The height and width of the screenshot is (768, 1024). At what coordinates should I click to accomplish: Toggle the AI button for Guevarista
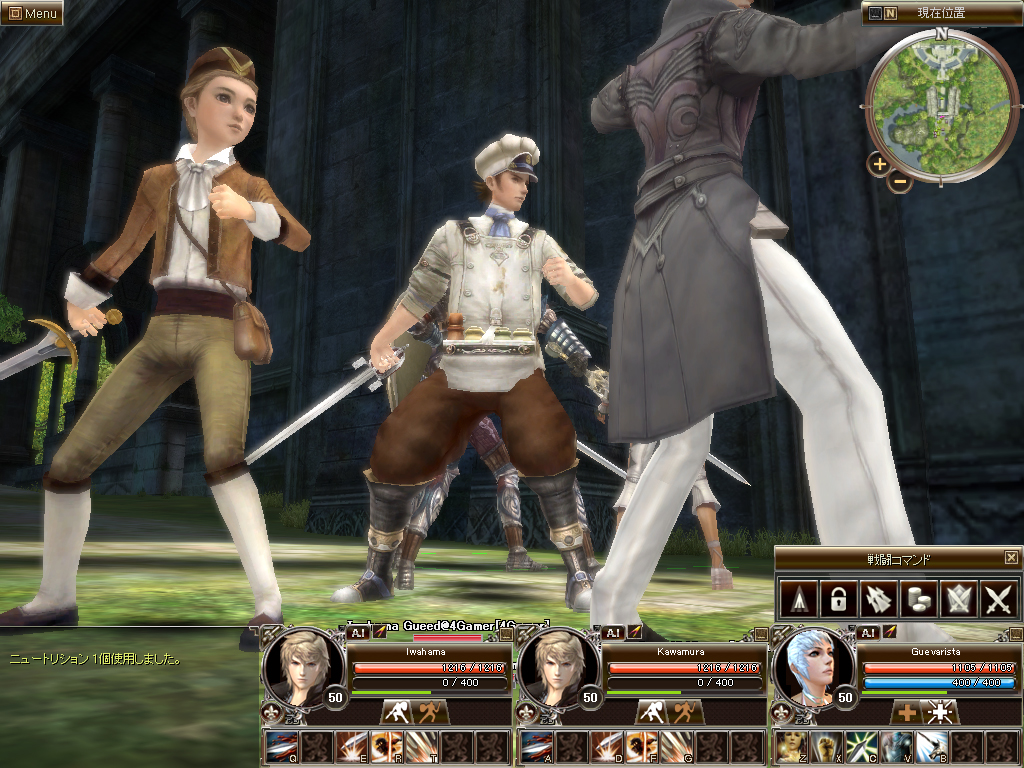coord(868,632)
